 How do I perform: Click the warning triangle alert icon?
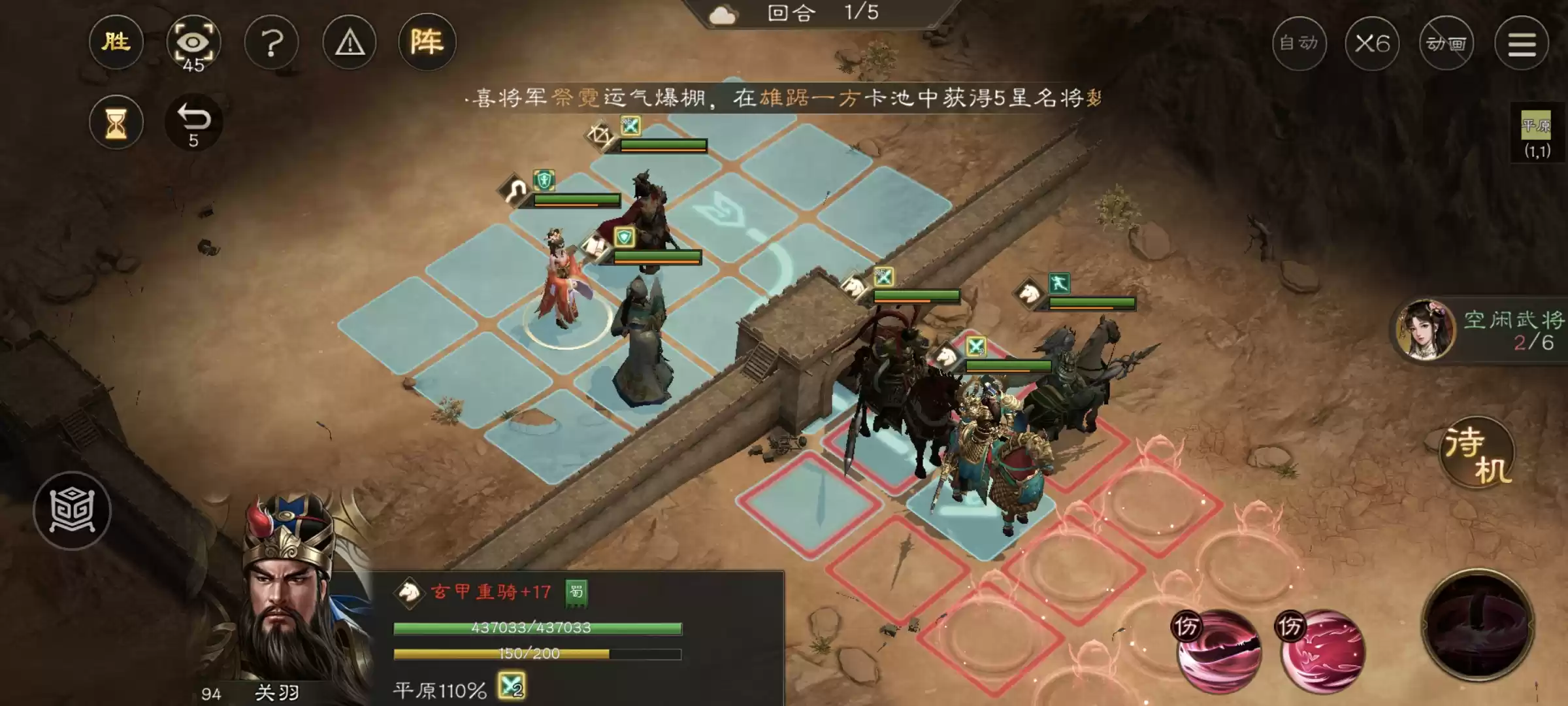[x=350, y=42]
